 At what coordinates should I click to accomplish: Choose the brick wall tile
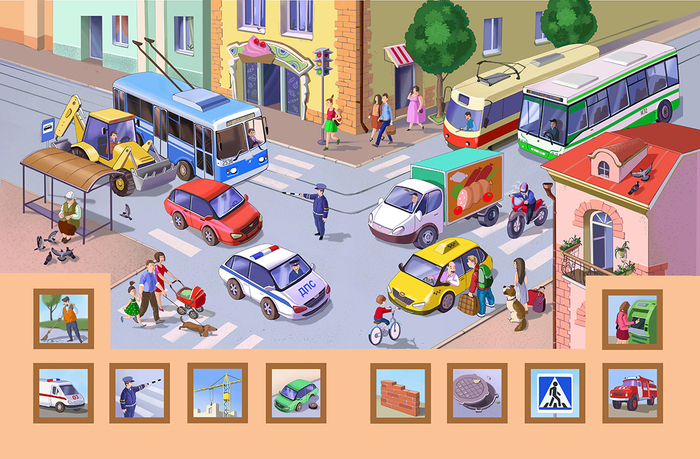(400, 392)
